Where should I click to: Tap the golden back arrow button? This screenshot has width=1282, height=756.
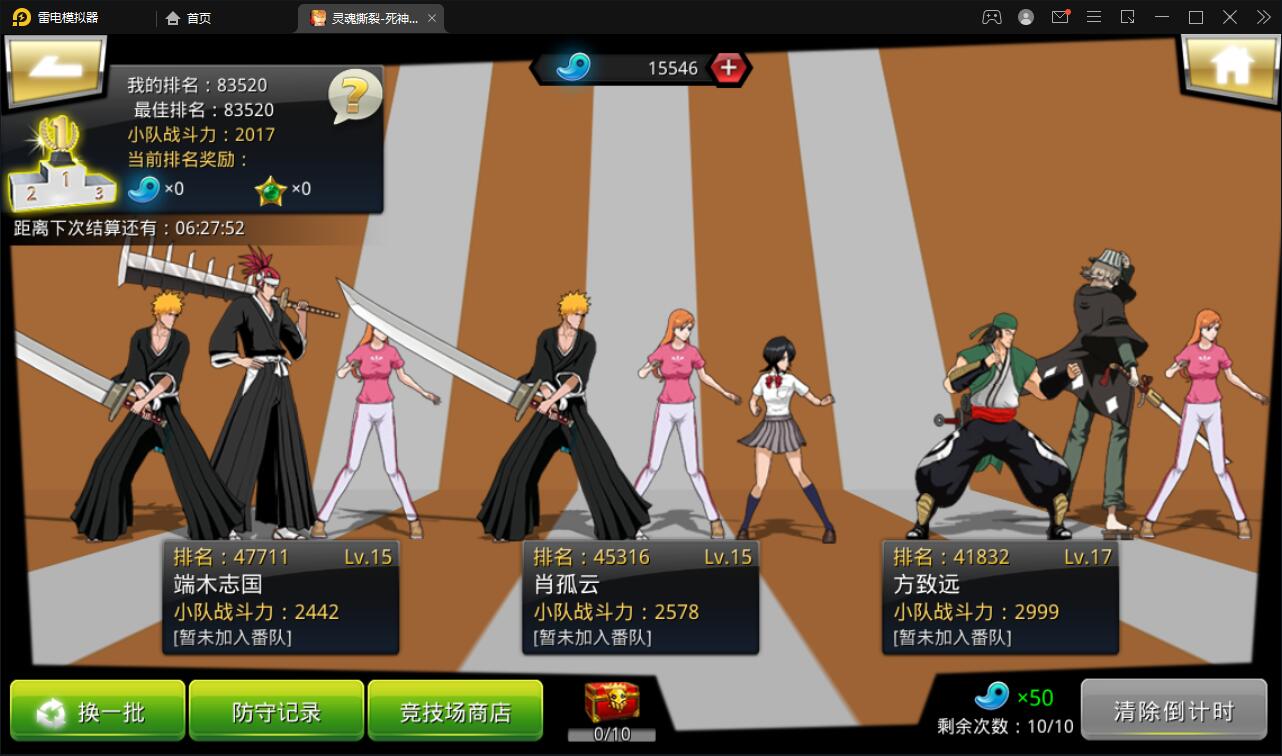[55, 72]
